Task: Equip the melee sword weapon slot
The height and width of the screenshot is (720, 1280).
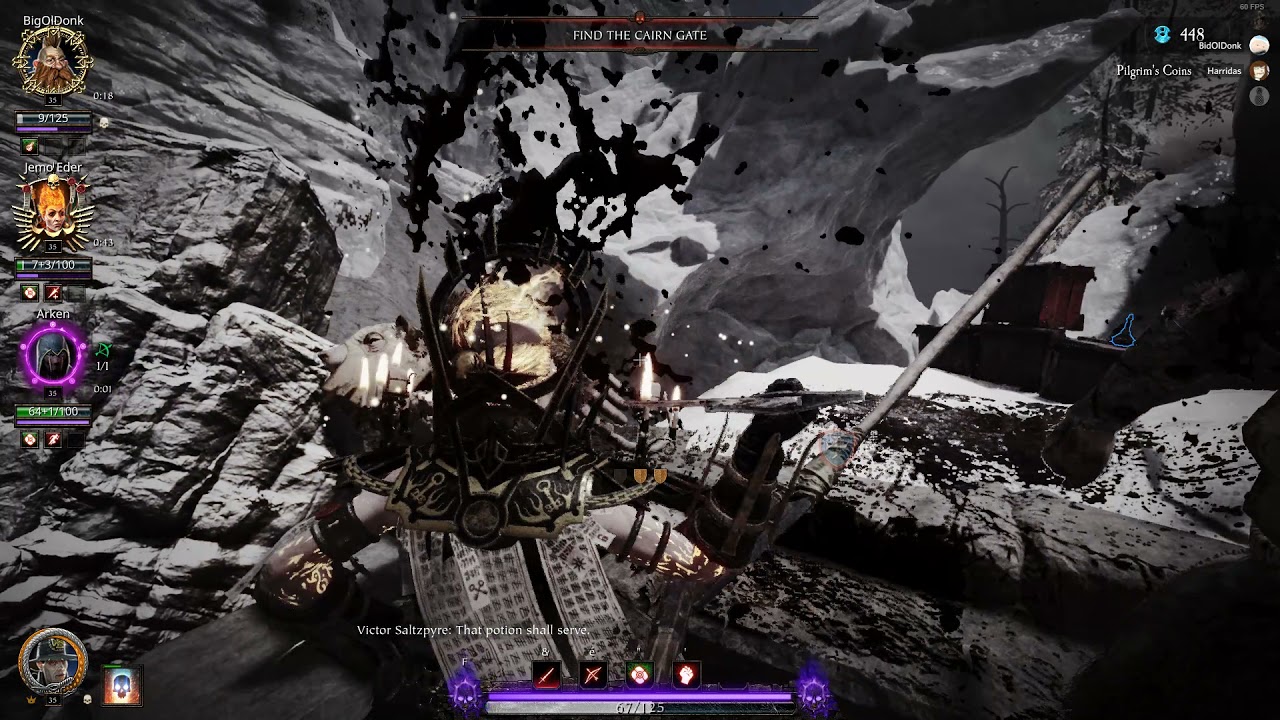Action: [x=546, y=675]
